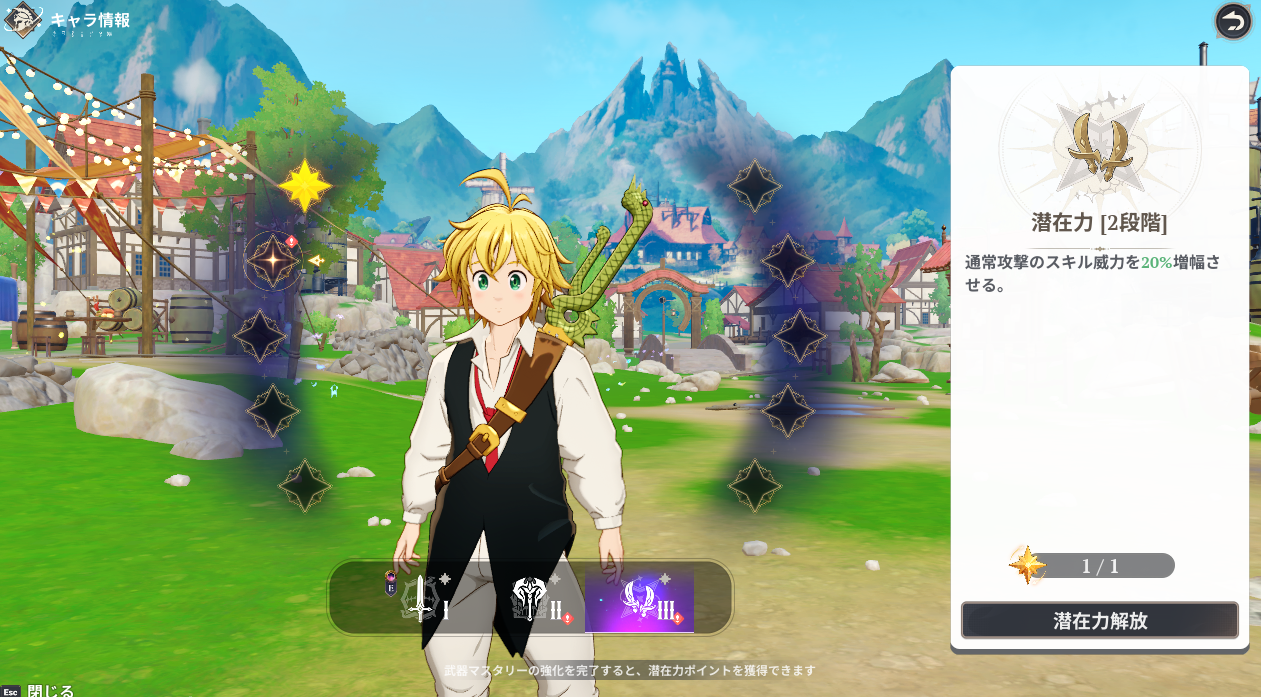Select the glowing gold star potential node
Viewport: 1261px width, 697px height.
tap(304, 185)
